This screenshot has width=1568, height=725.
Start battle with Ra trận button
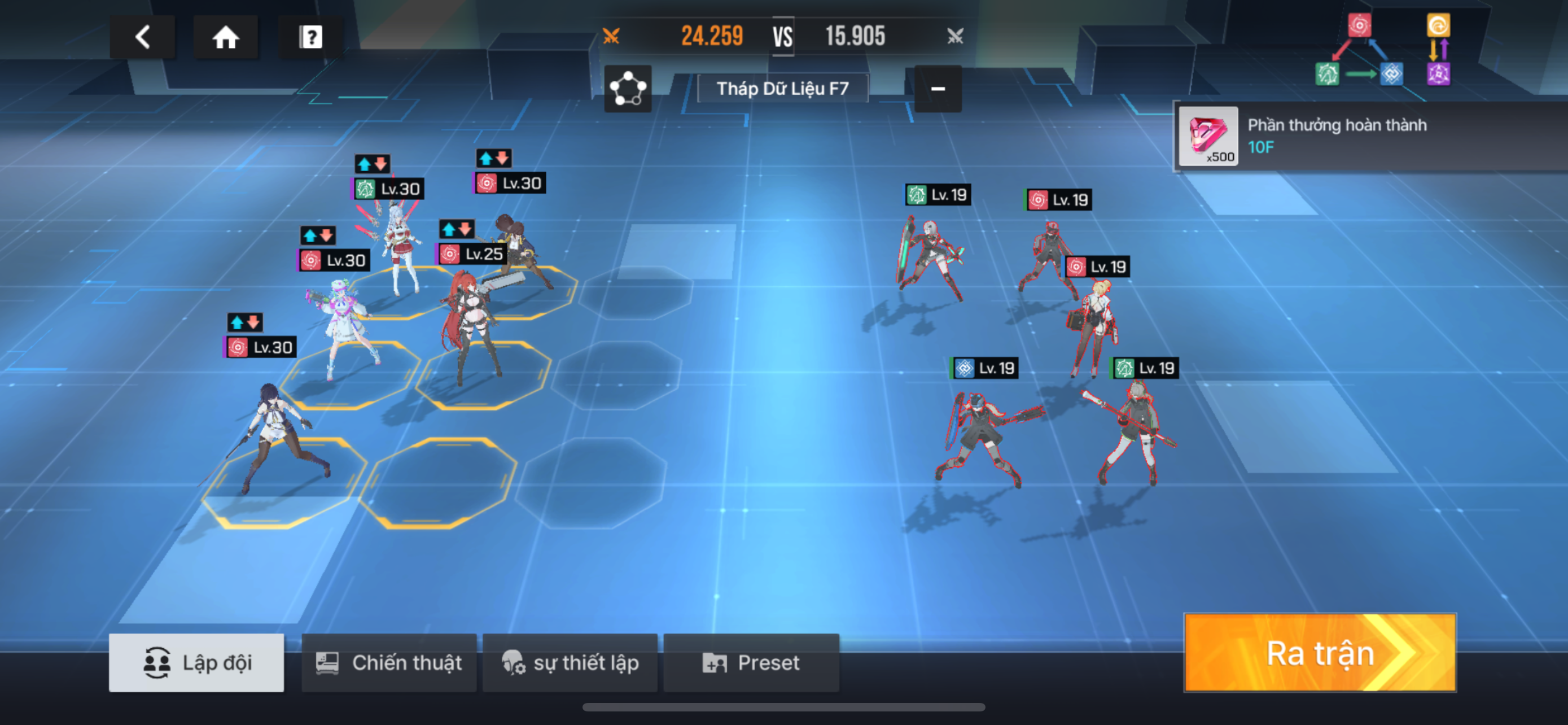(x=1320, y=653)
